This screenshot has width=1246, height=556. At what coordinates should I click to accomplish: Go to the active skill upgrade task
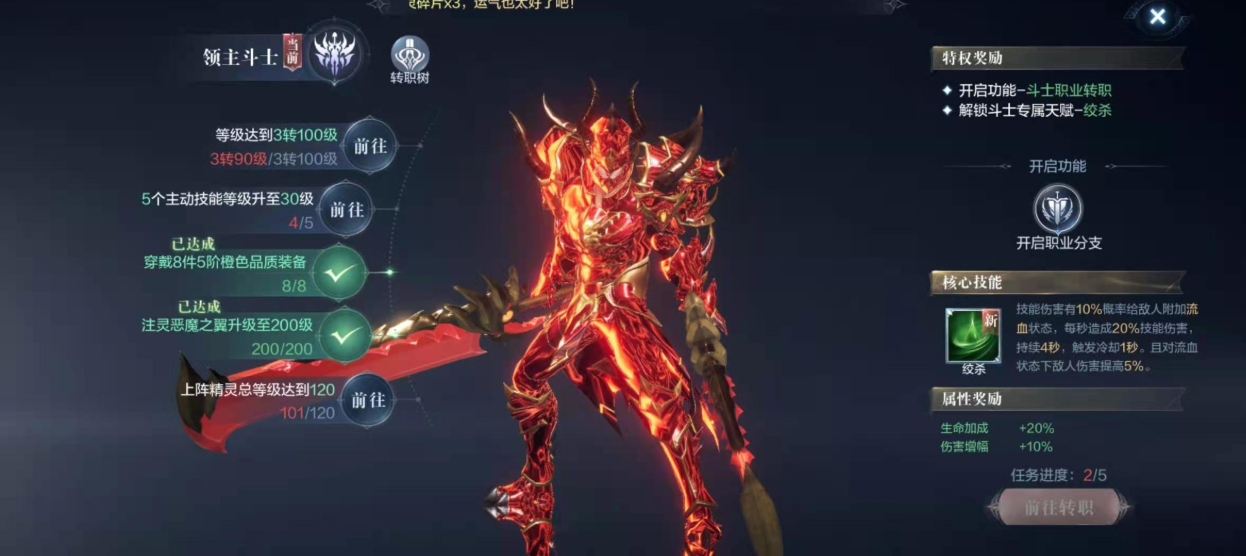(346, 210)
